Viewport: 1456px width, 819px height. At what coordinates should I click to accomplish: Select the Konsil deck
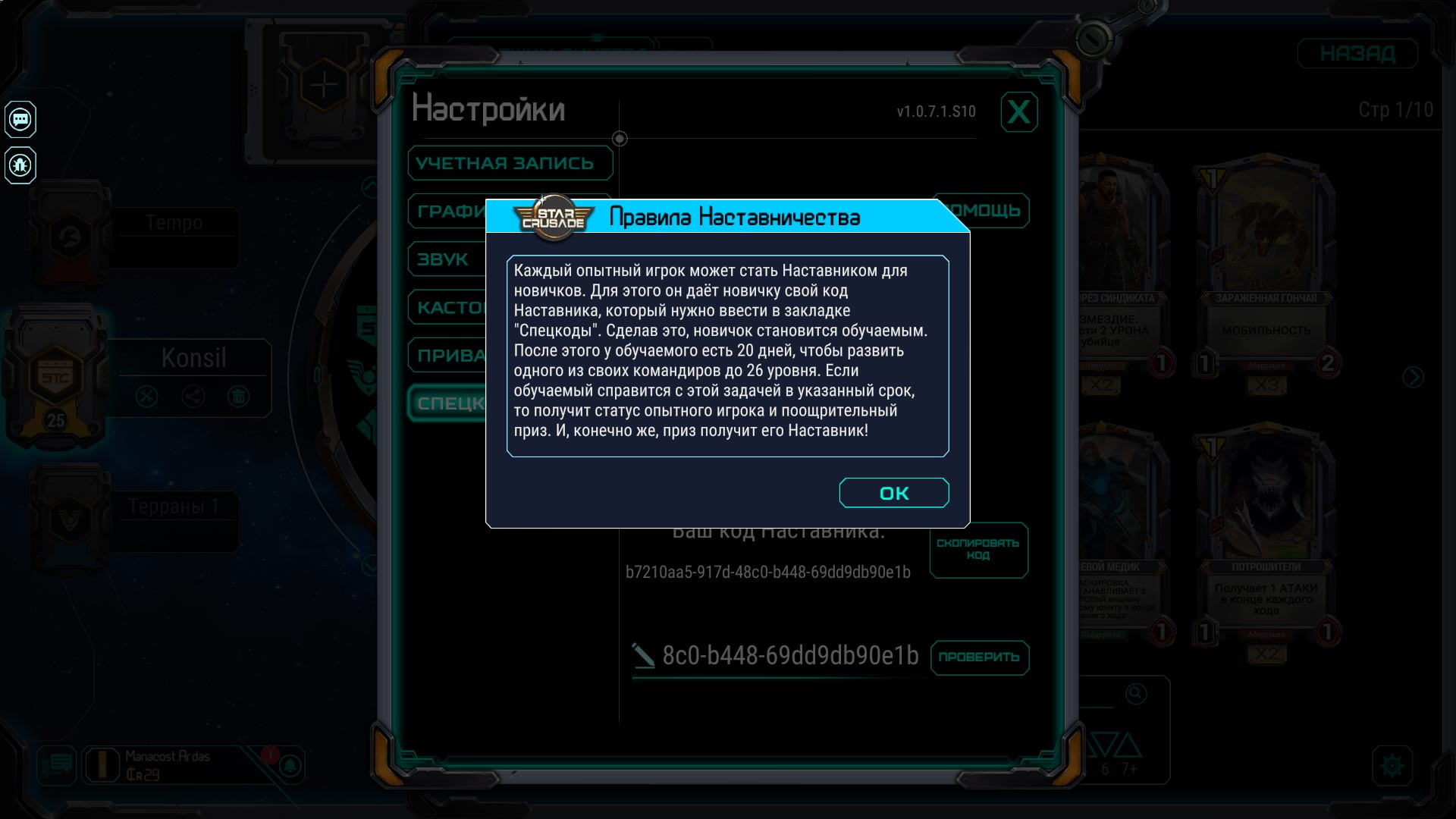pyautogui.click(x=193, y=358)
